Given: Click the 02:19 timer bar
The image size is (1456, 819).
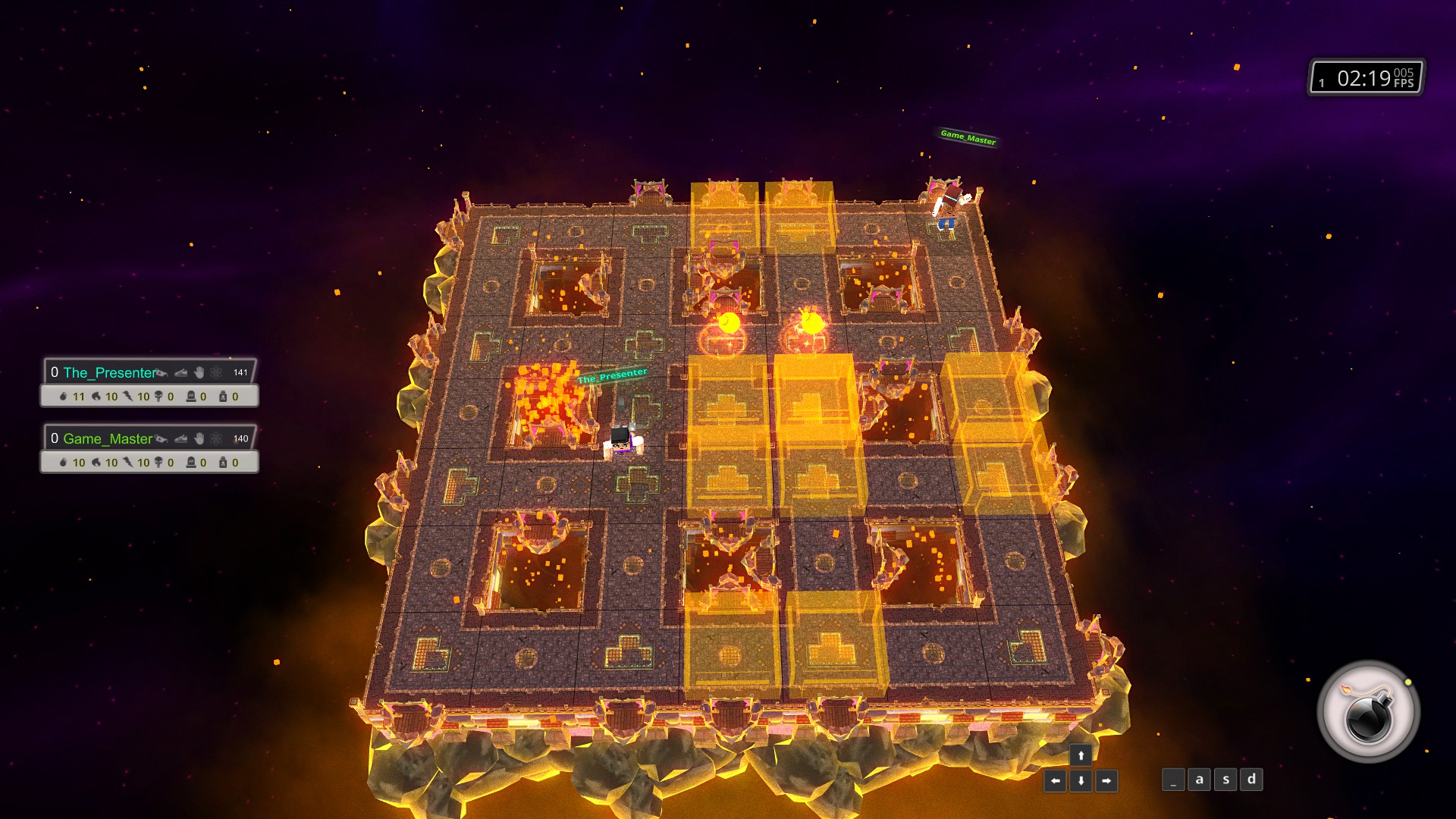Looking at the screenshot, I should point(1365,77).
